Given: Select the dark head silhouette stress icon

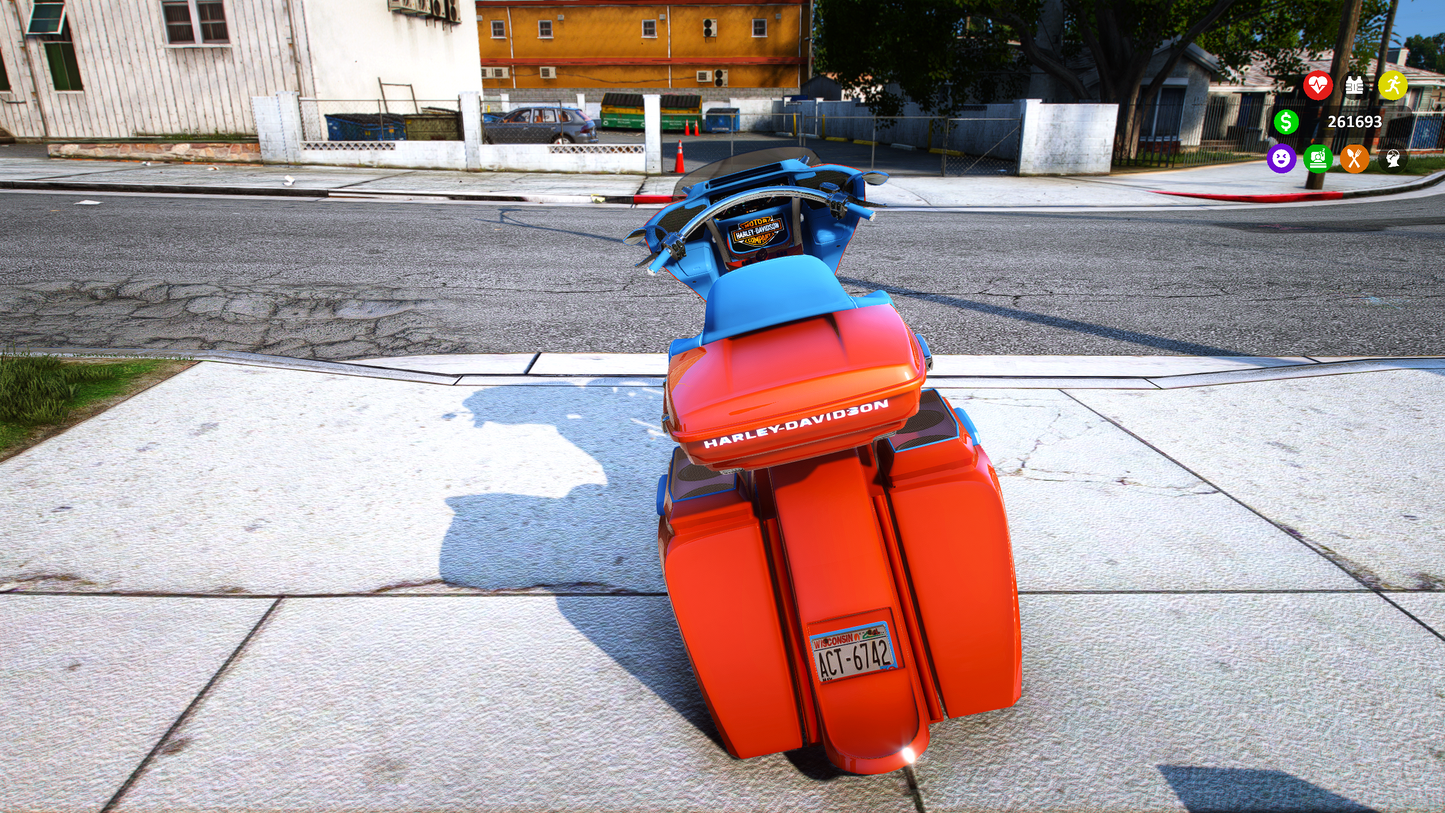Looking at the screenshot, I should pos(1392,158).
